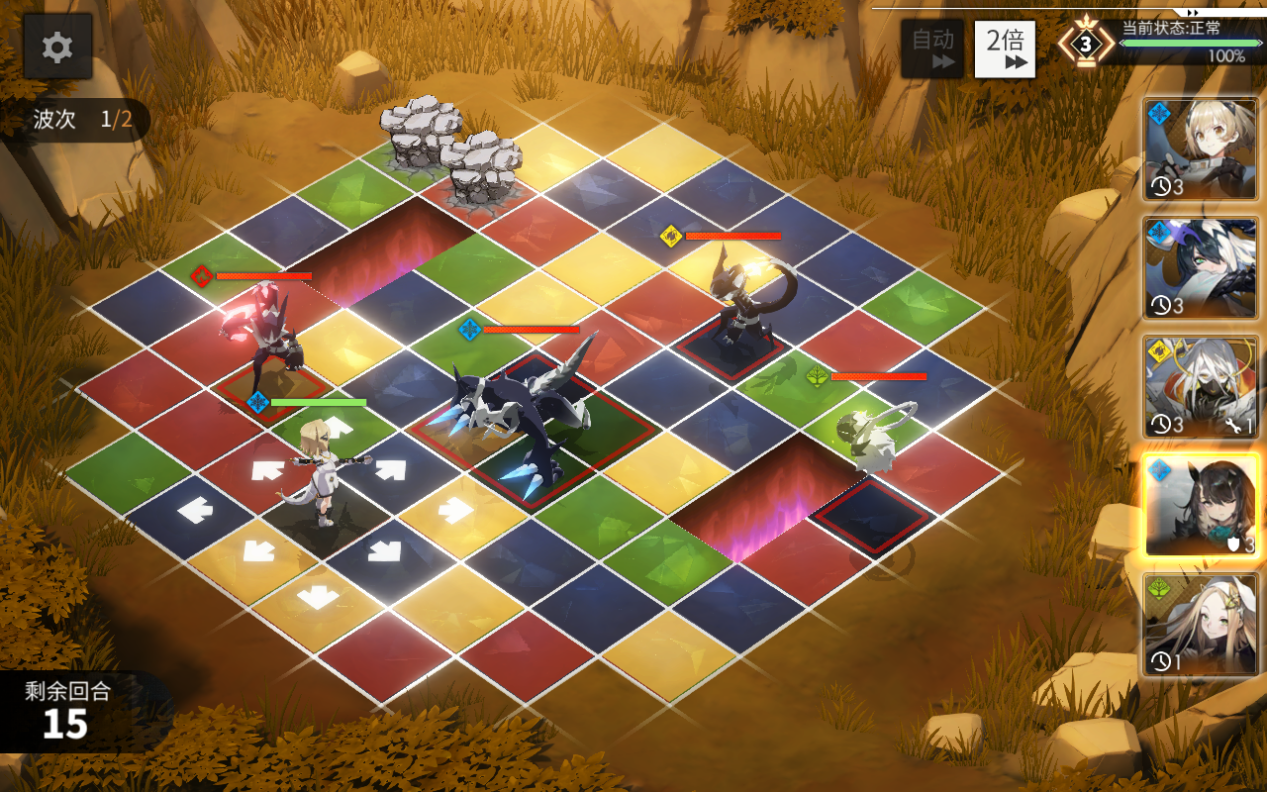Image resolution: width=1267 pixels, height=792 pixels.
Task: Select the blonde short-haired operator portrait
Action: [1200, 149]
